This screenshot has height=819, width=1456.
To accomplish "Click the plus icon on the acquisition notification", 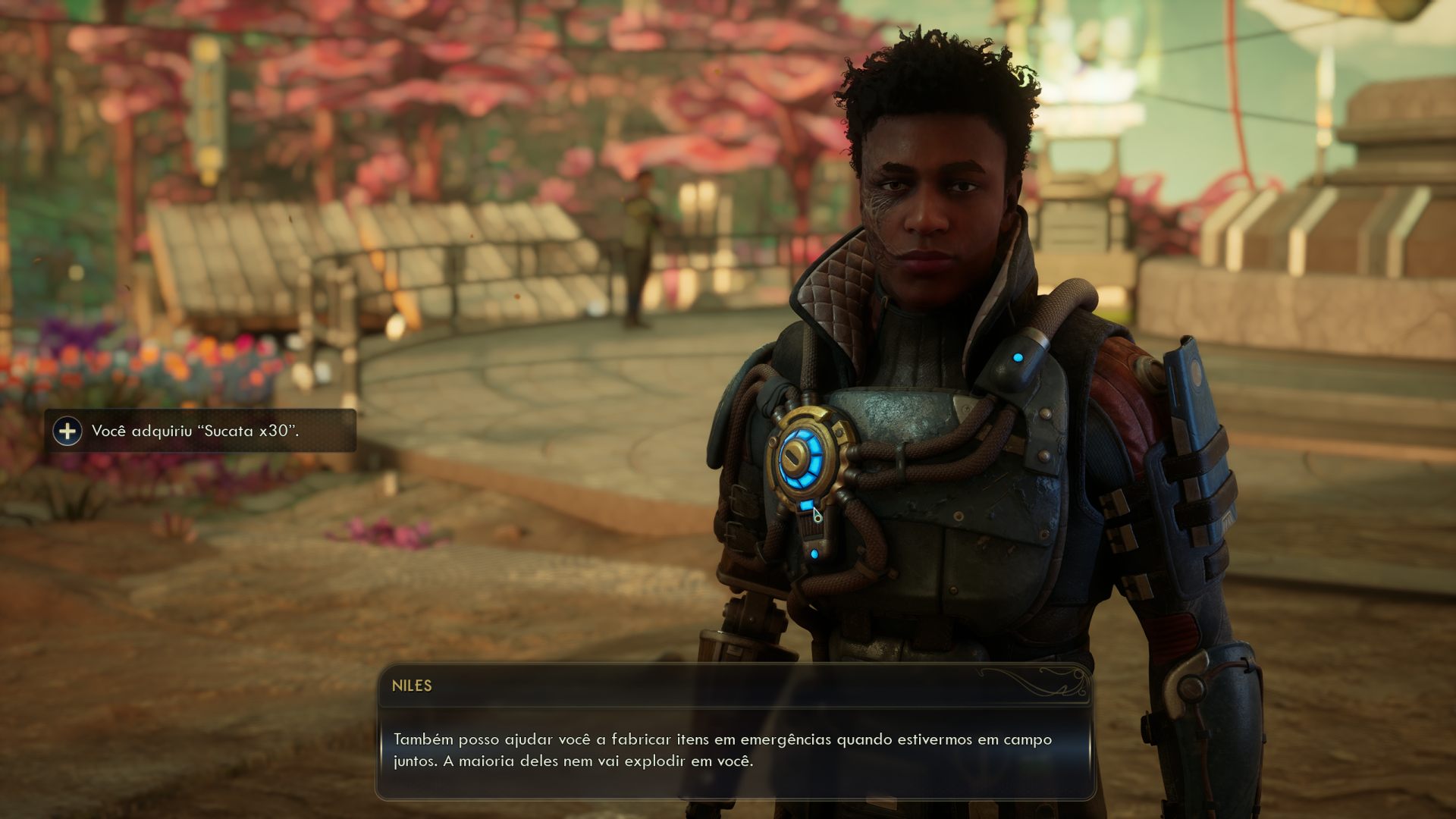I will tap(69, 433).
